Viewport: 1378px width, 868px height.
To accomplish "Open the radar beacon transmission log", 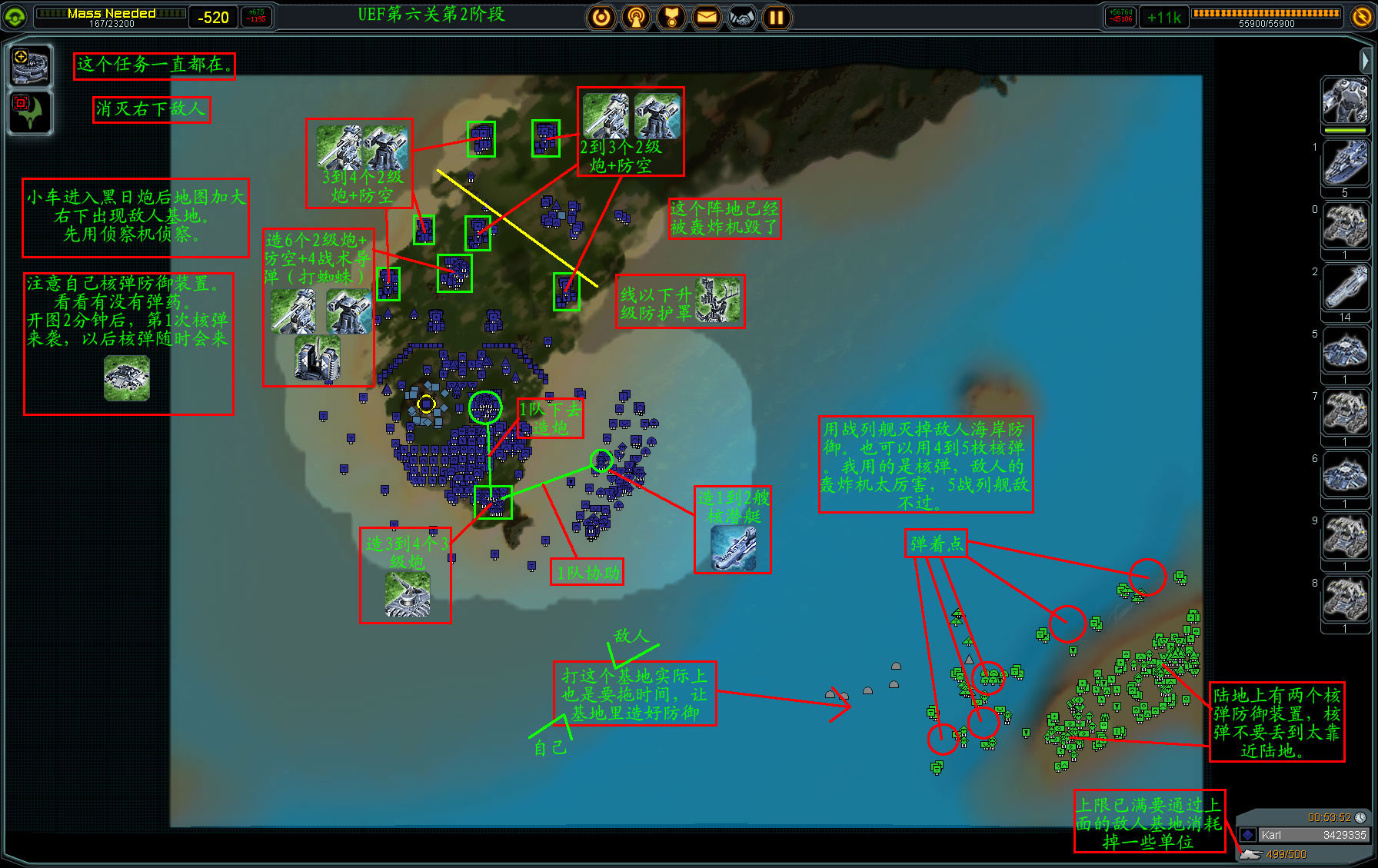I will tap(636, 17).
